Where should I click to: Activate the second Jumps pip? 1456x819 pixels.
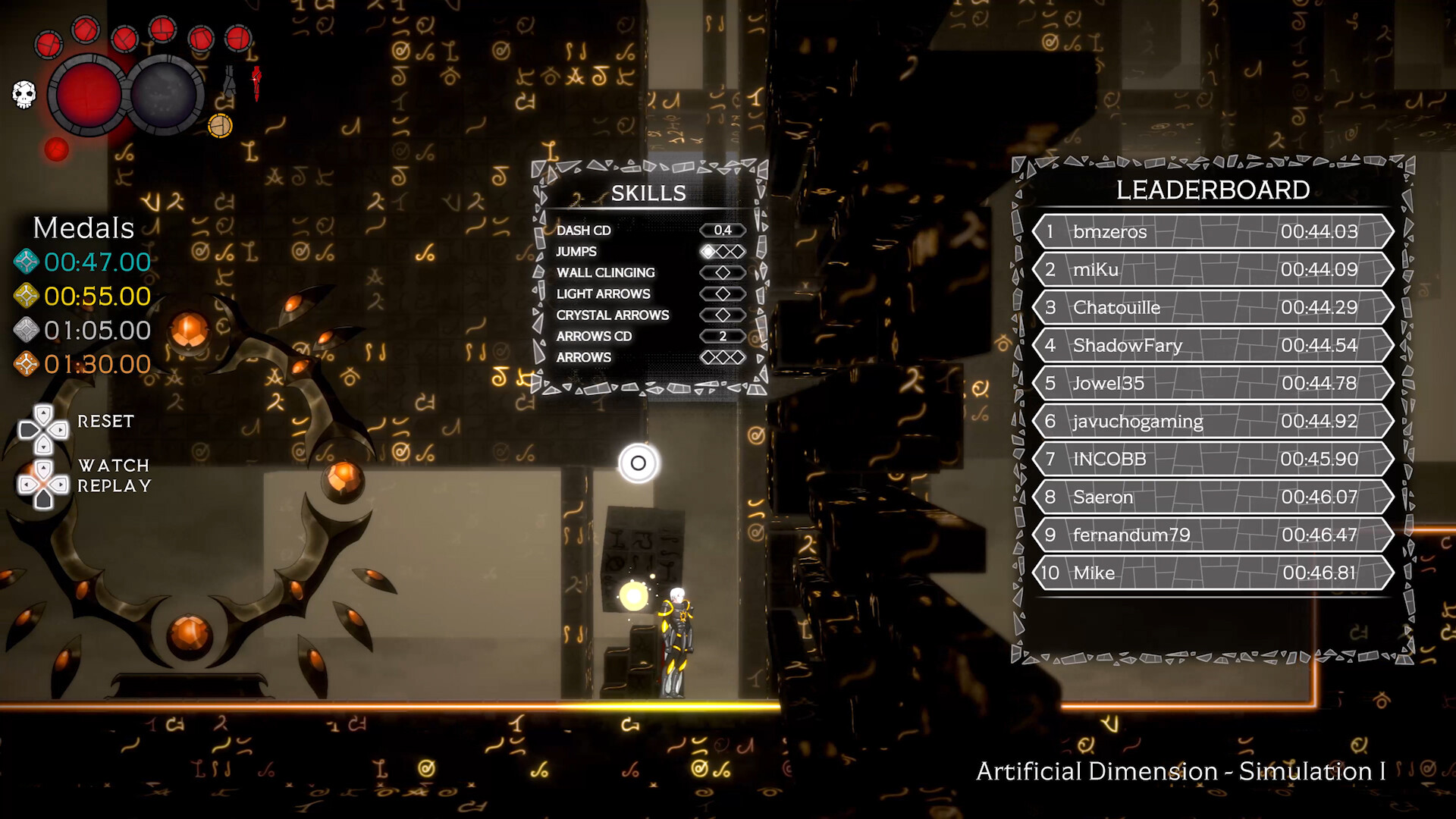point(723,252)
